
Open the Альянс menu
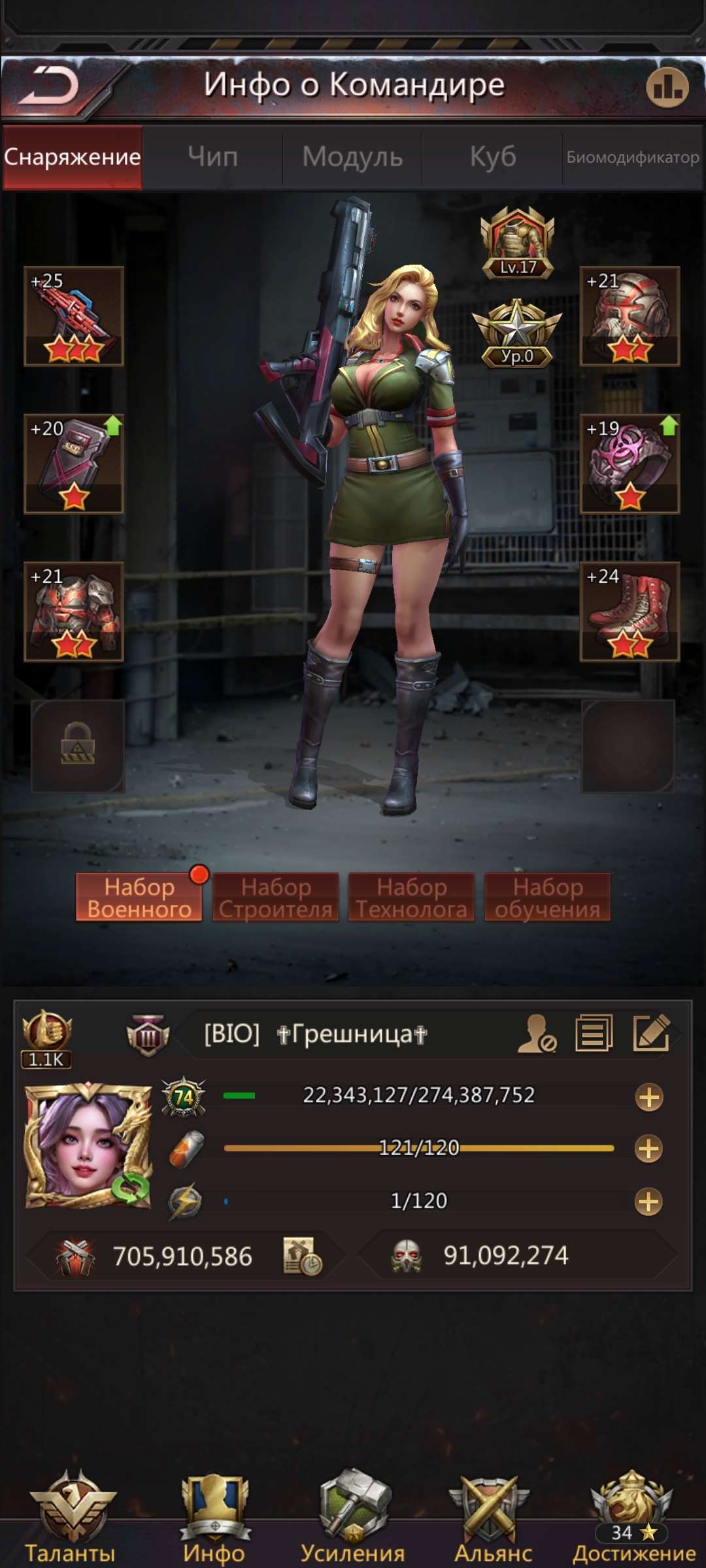coord(493,1516)
